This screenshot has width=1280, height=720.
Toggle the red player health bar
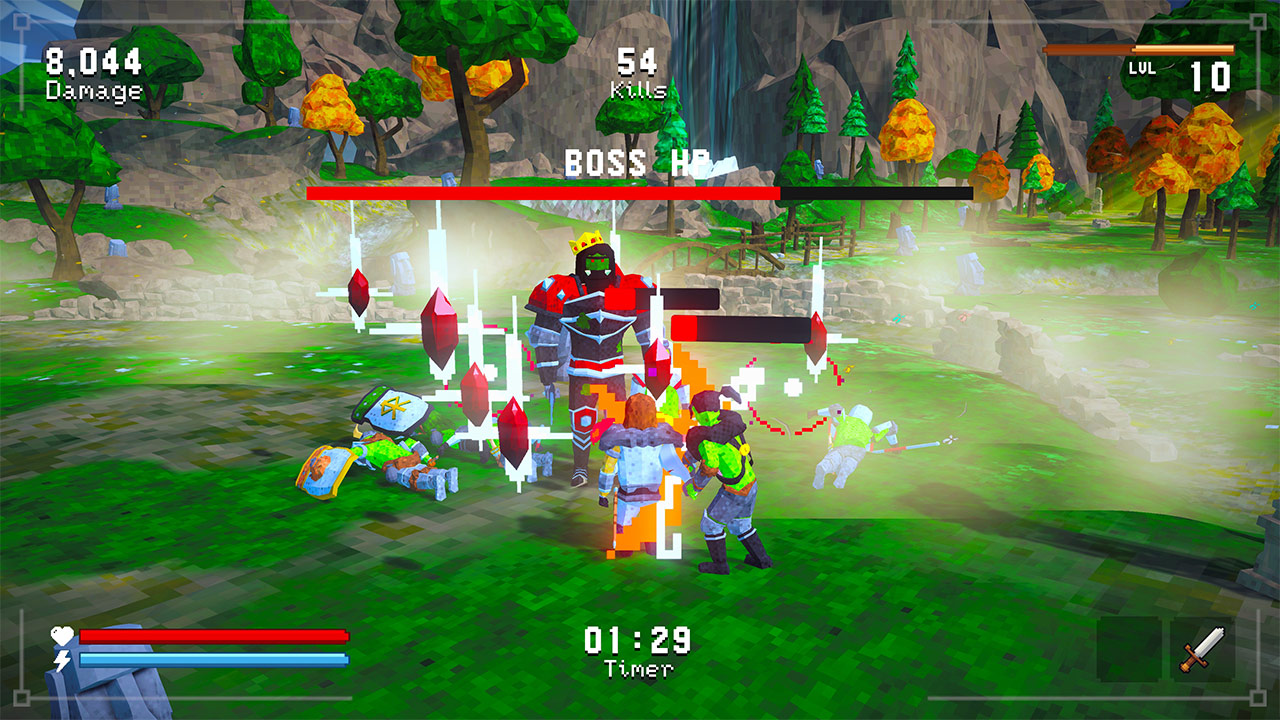click(215, 634)
